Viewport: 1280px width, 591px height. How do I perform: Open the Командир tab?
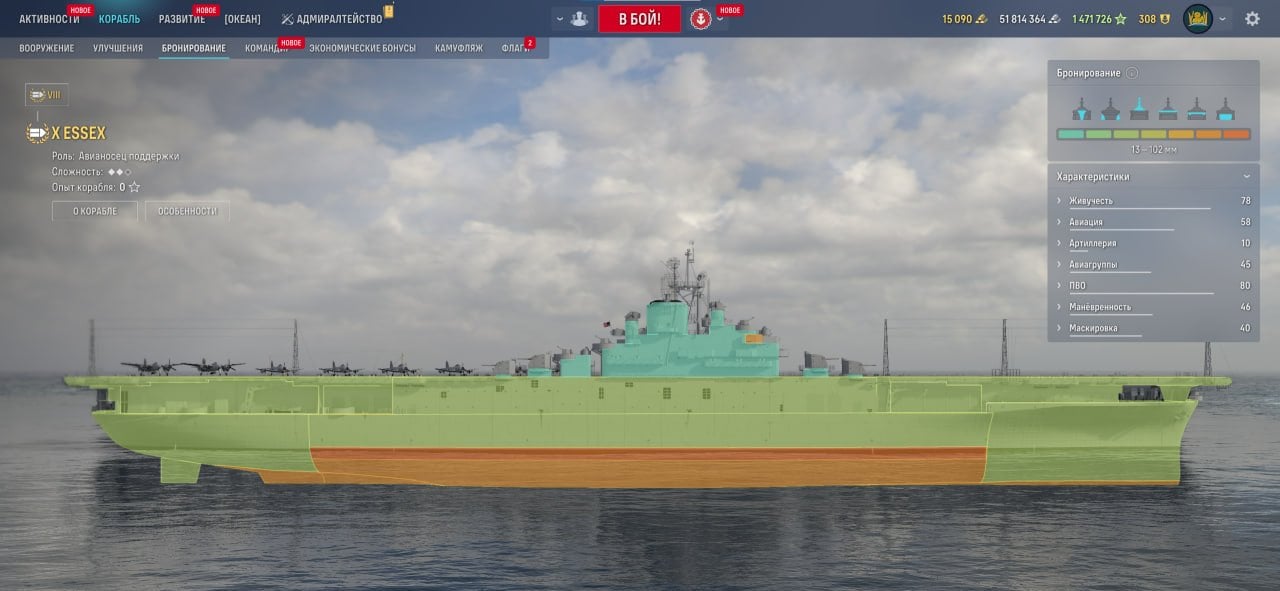pyautogui.click(x=266, y=48)
